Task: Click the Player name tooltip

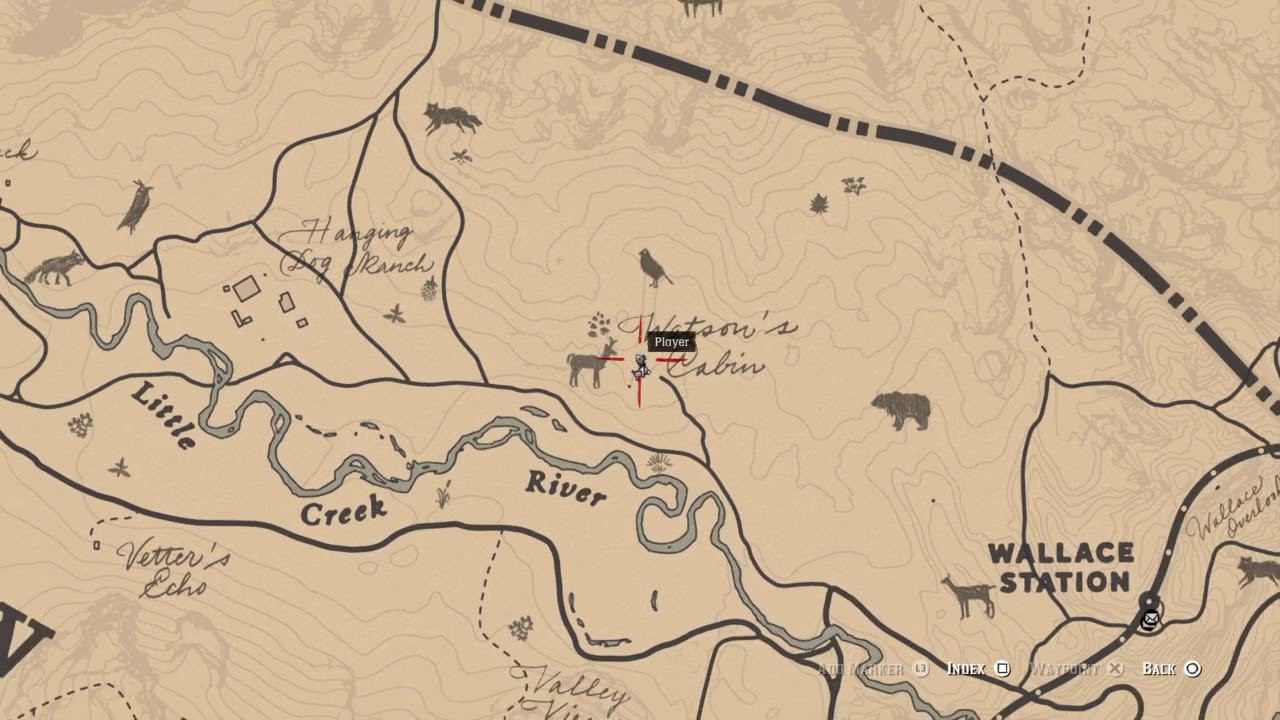Action: tap(669, 341)
